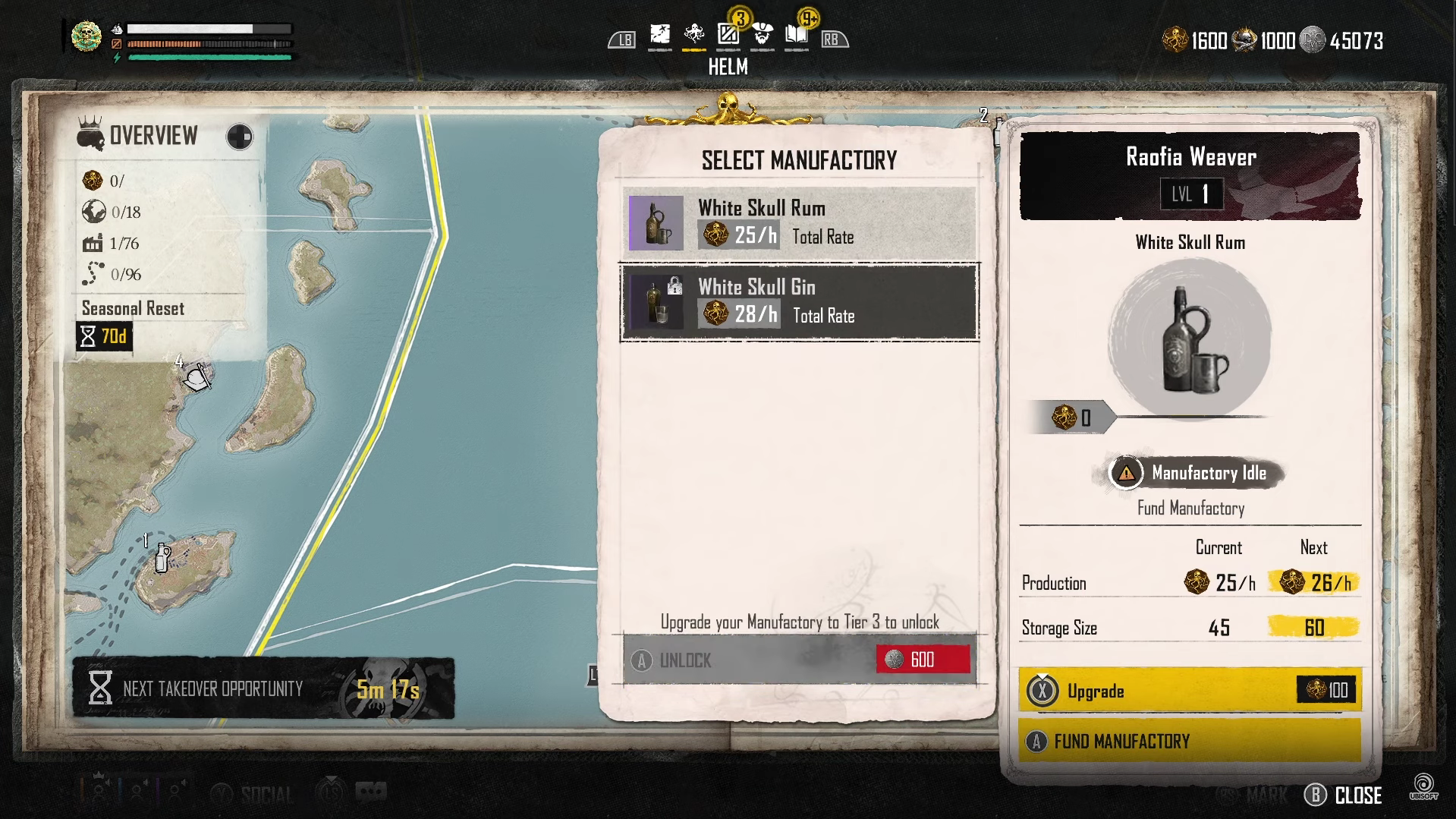Close the Helm manufactory screen

click(x=1344, y=795)
